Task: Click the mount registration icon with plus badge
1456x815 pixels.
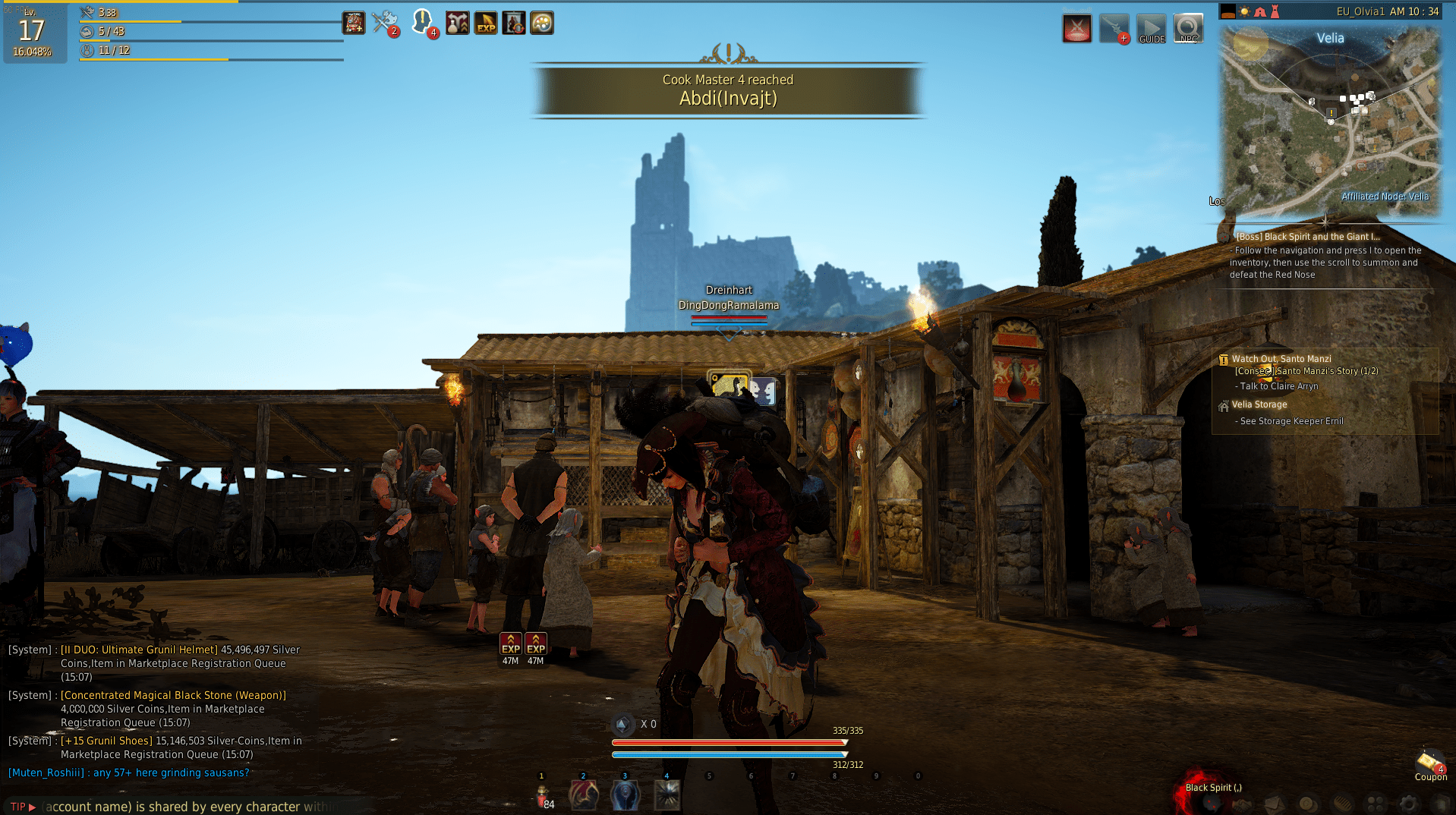Action: tap(1114, 27)
